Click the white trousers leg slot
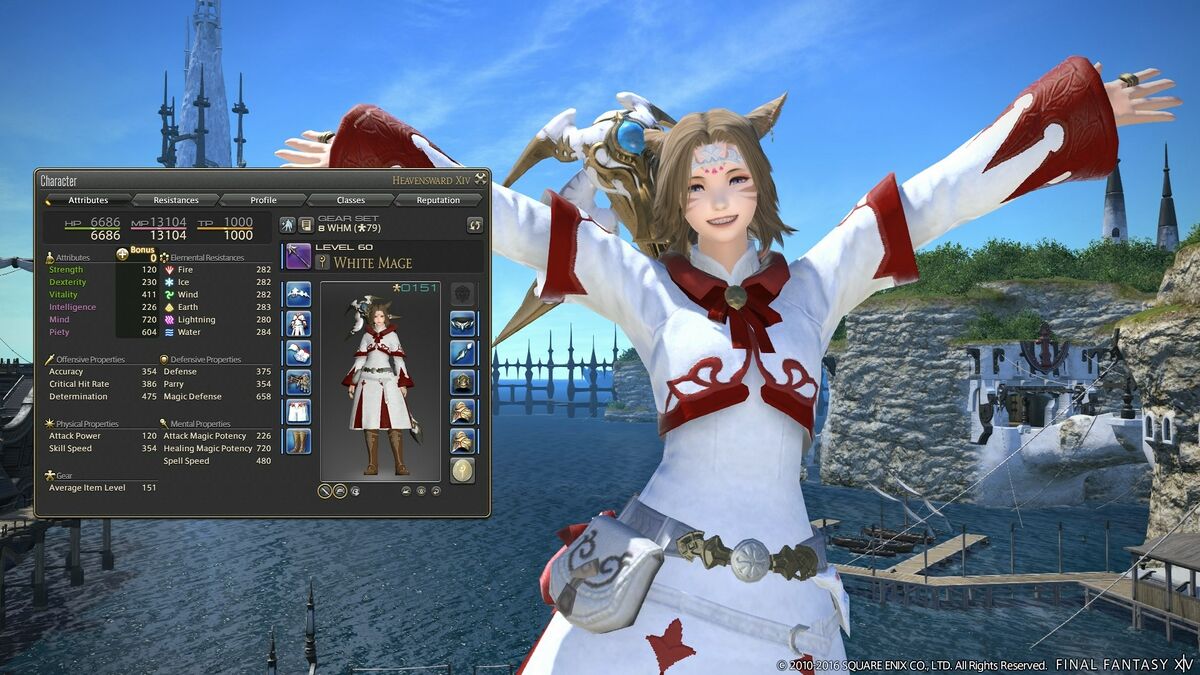The width and height of the screenshot is (1200, 675). click(298, 411)
